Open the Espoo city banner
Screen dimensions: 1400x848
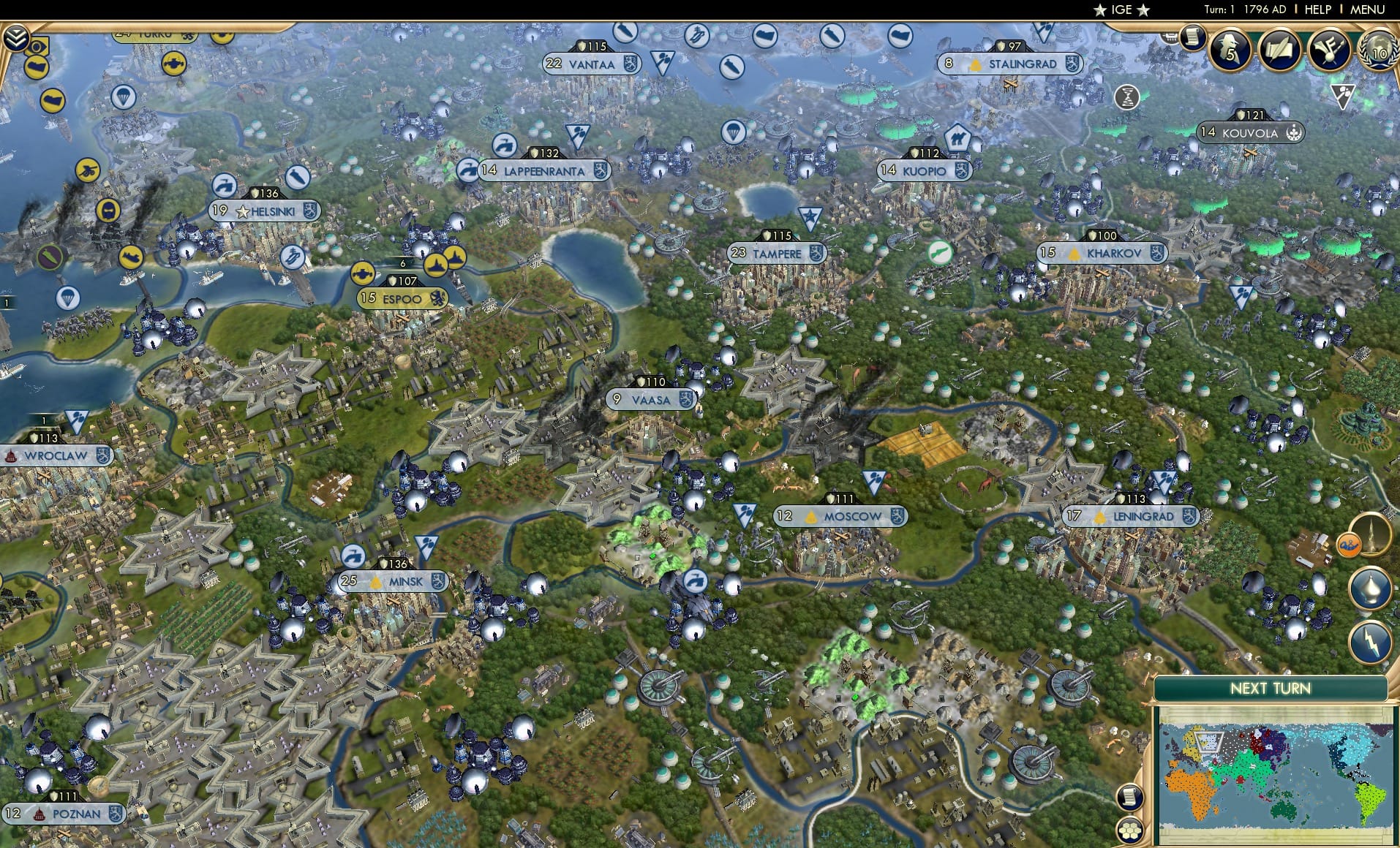tap(402, 298)
